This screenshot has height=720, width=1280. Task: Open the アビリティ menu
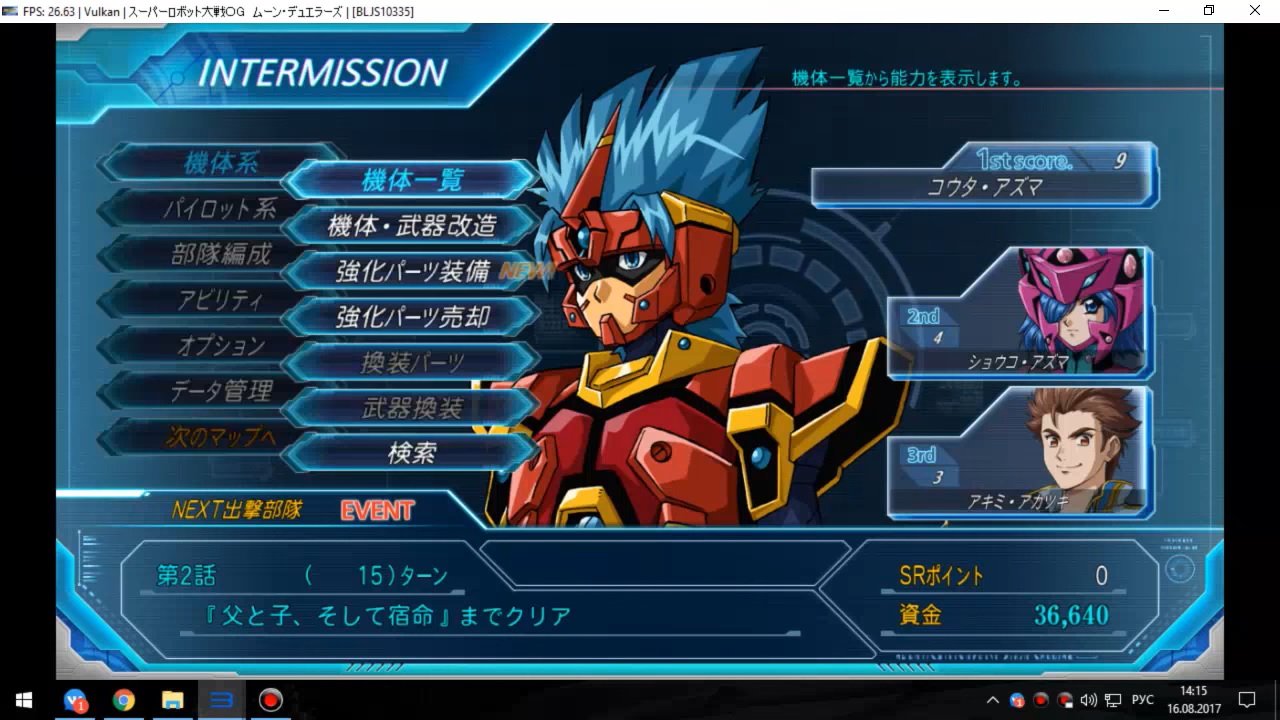point(220,300)
